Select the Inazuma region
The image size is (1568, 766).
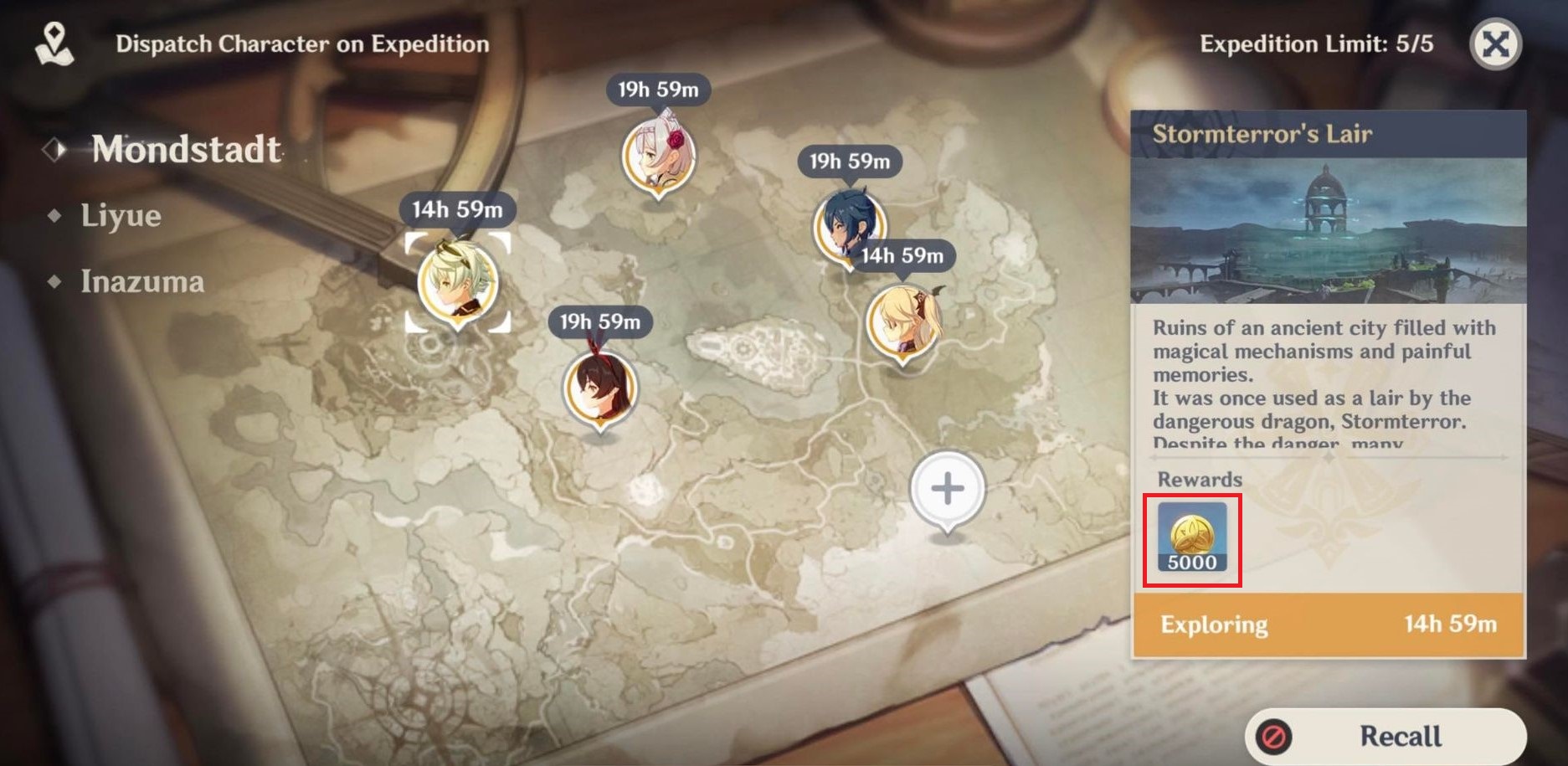[x=141, y=282]
